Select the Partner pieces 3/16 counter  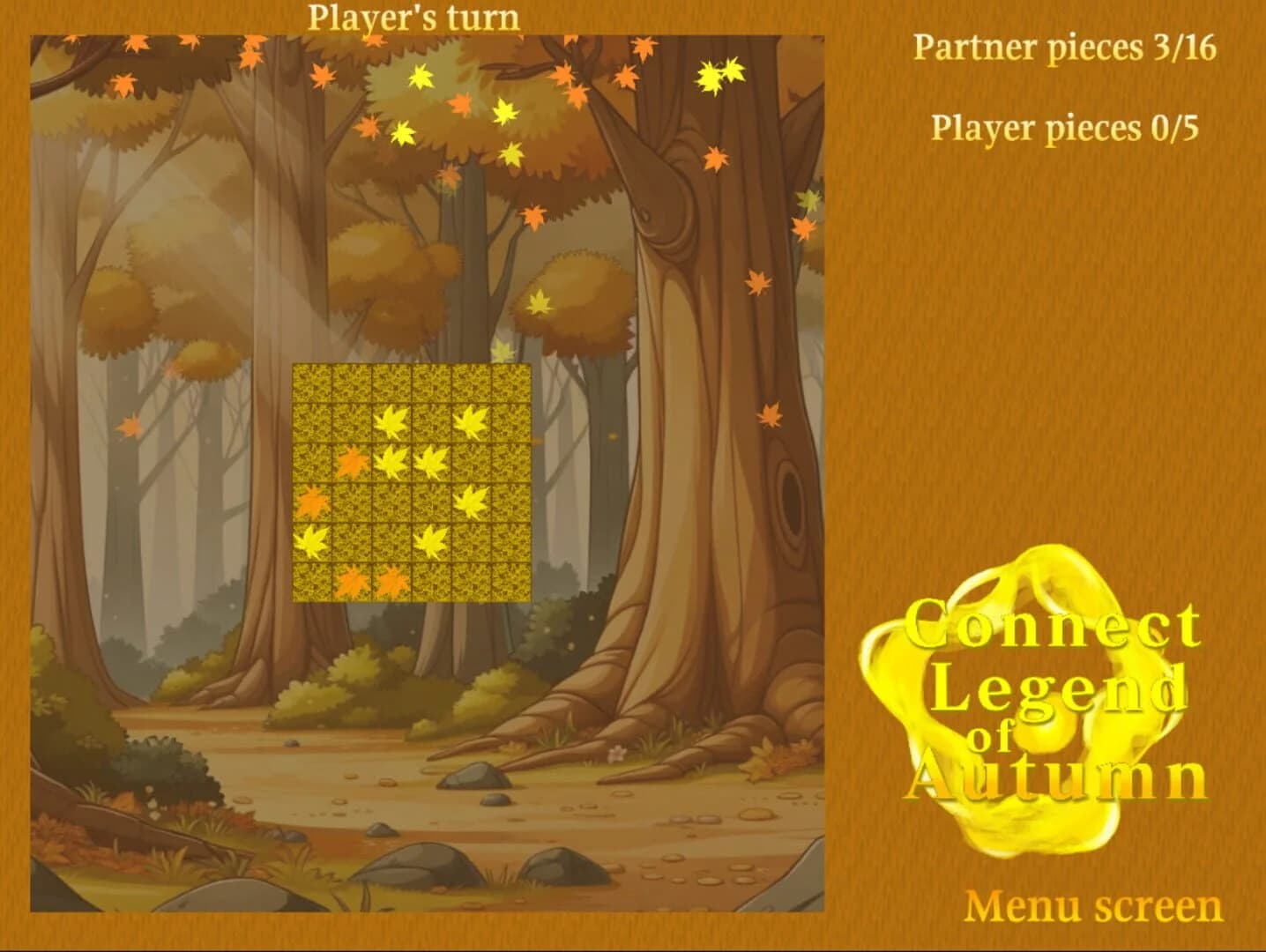pos(1067,47)
